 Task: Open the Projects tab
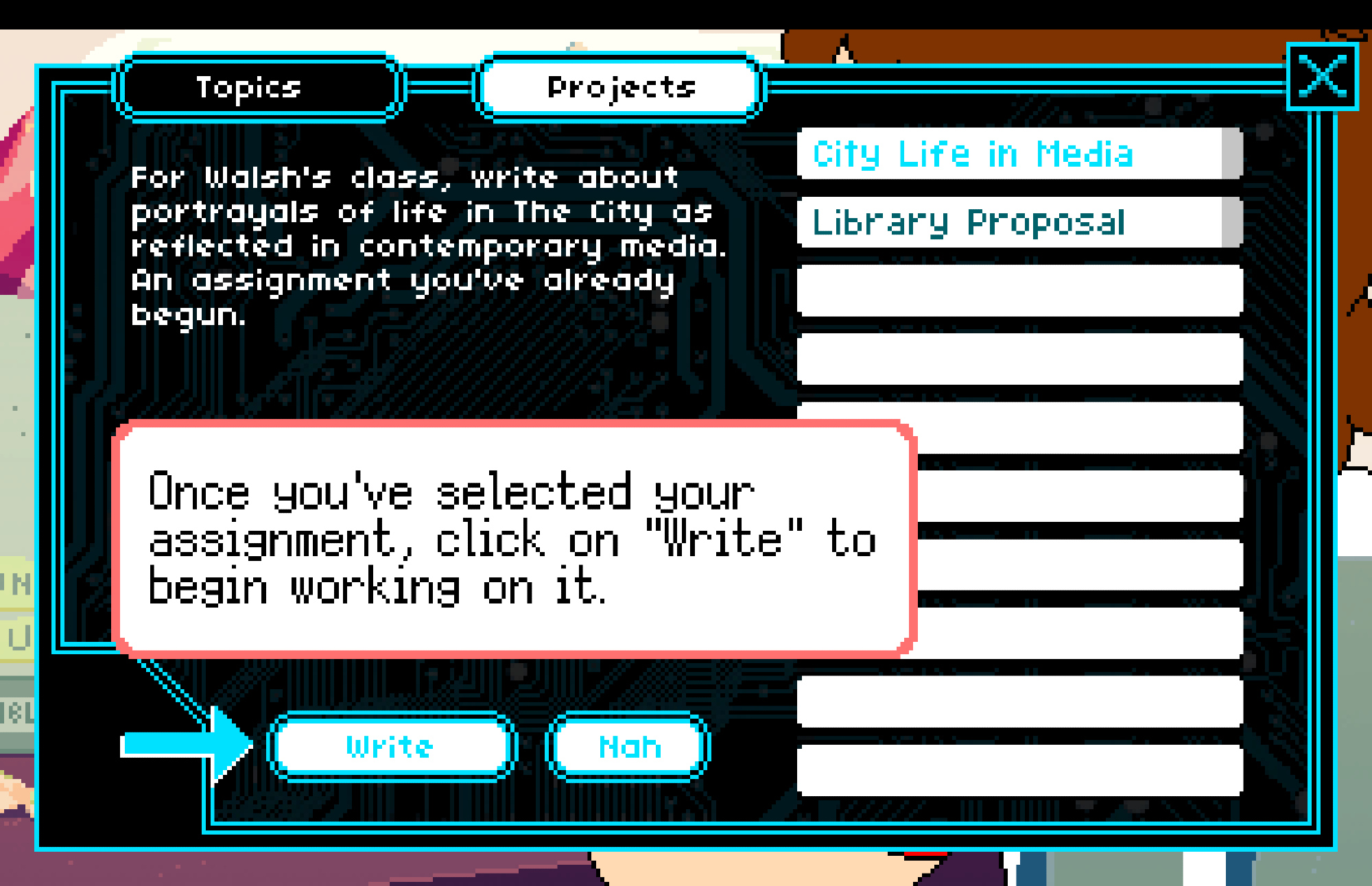[620, 88]
